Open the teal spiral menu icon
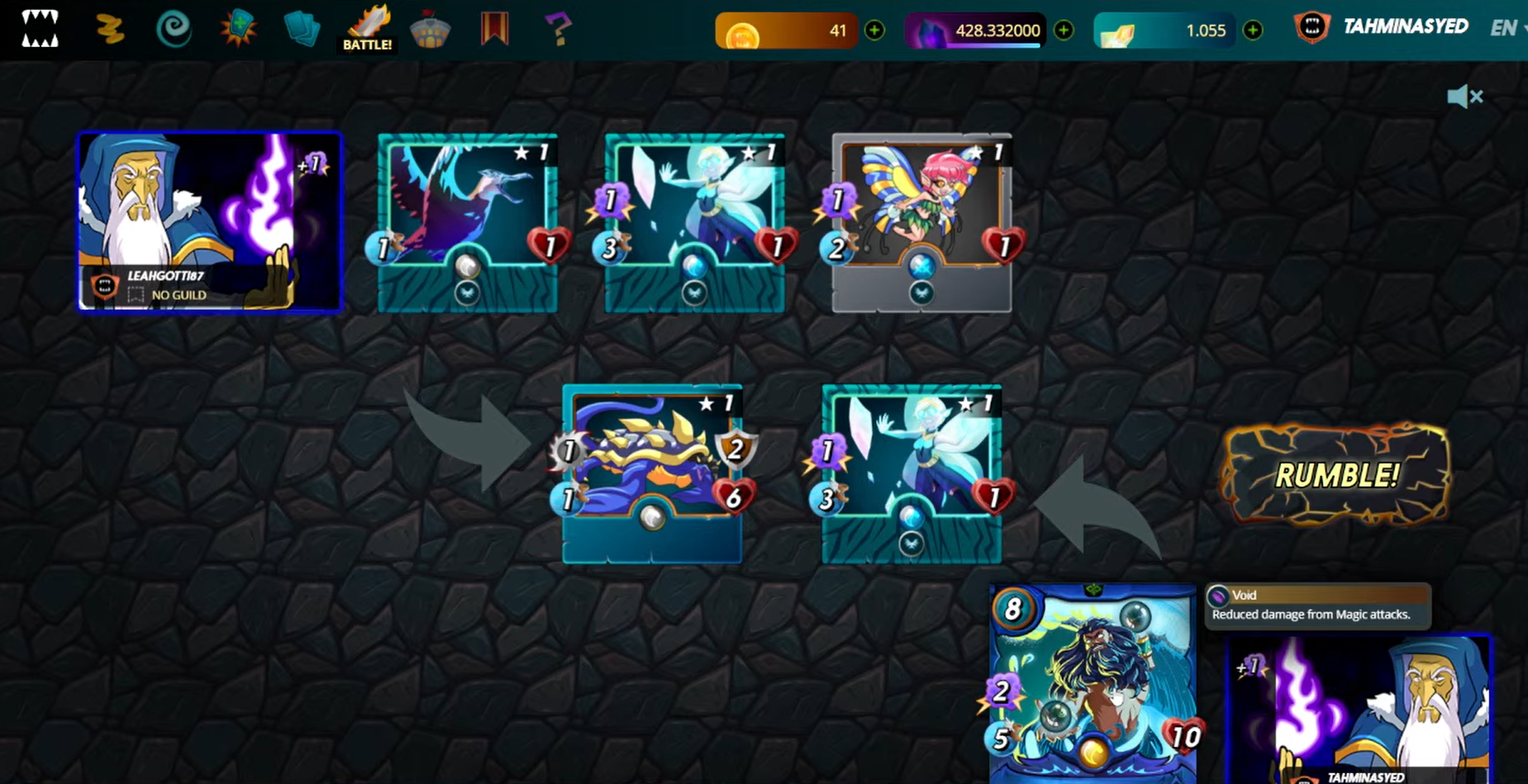The width and height of the screenshot is (1528, 784). tap(174, 30)
